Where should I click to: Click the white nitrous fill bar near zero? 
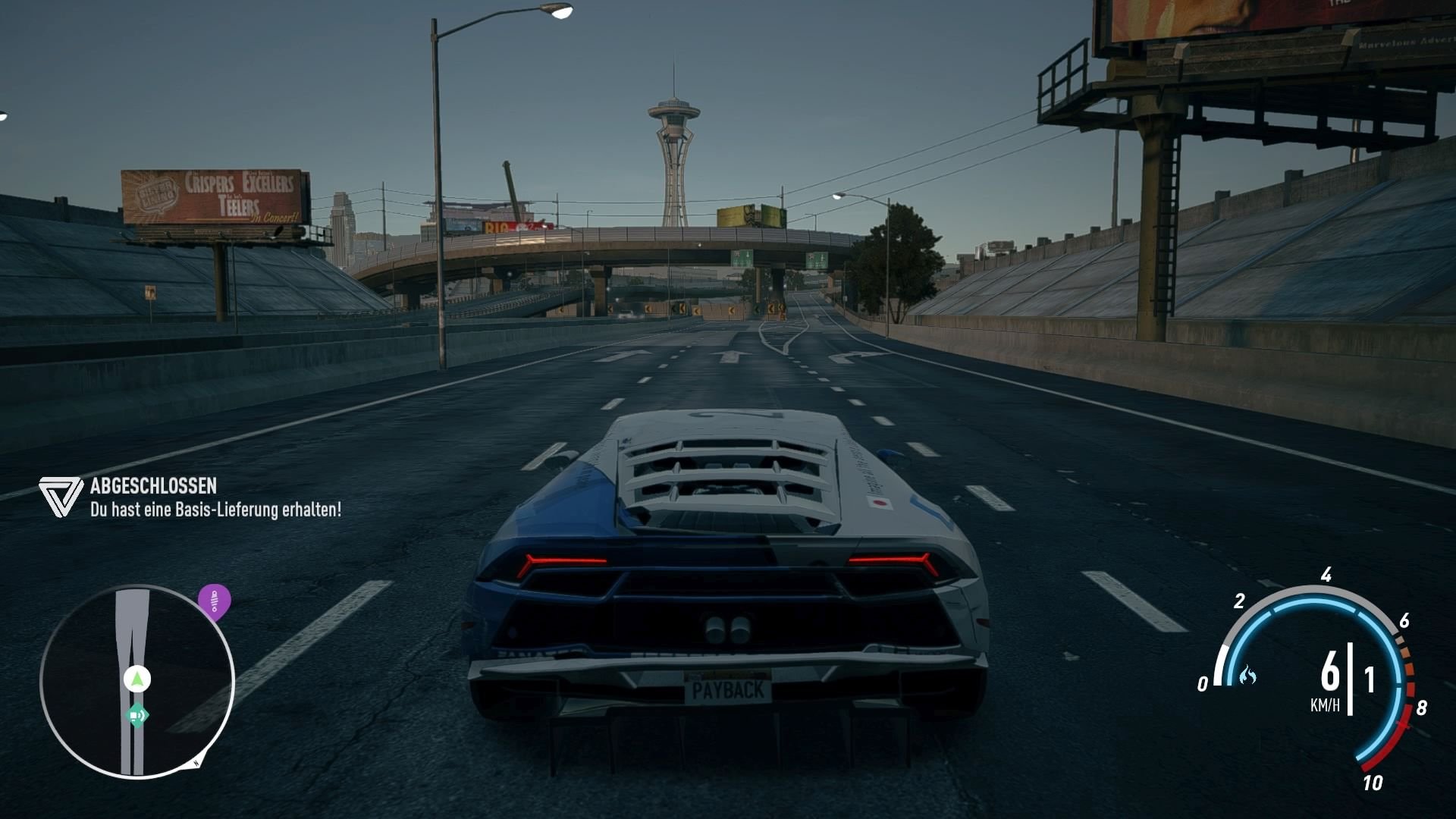point(1221,666)
